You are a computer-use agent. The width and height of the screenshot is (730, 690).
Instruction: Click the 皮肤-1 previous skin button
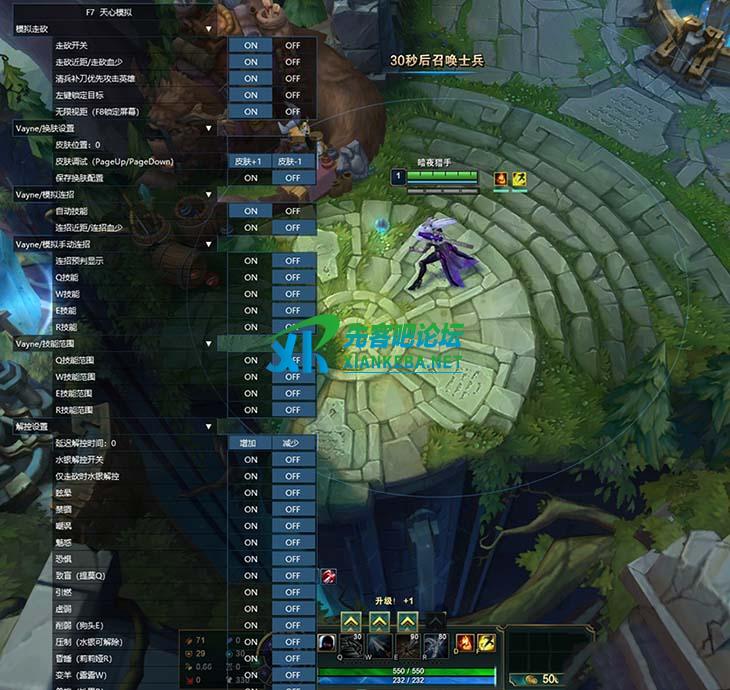tap(292, 161)
